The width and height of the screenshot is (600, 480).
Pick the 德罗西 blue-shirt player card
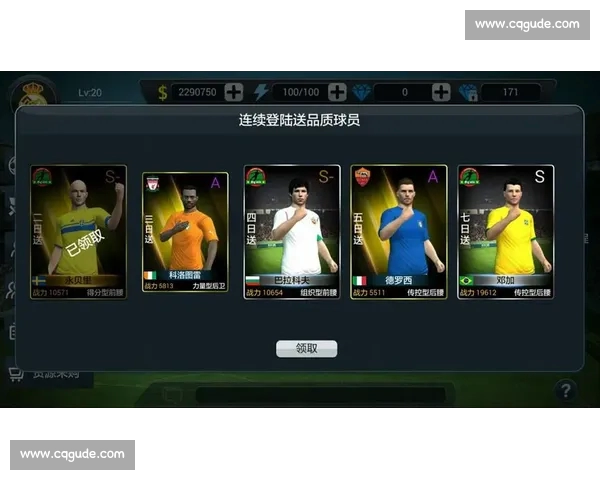click(398, 234)
